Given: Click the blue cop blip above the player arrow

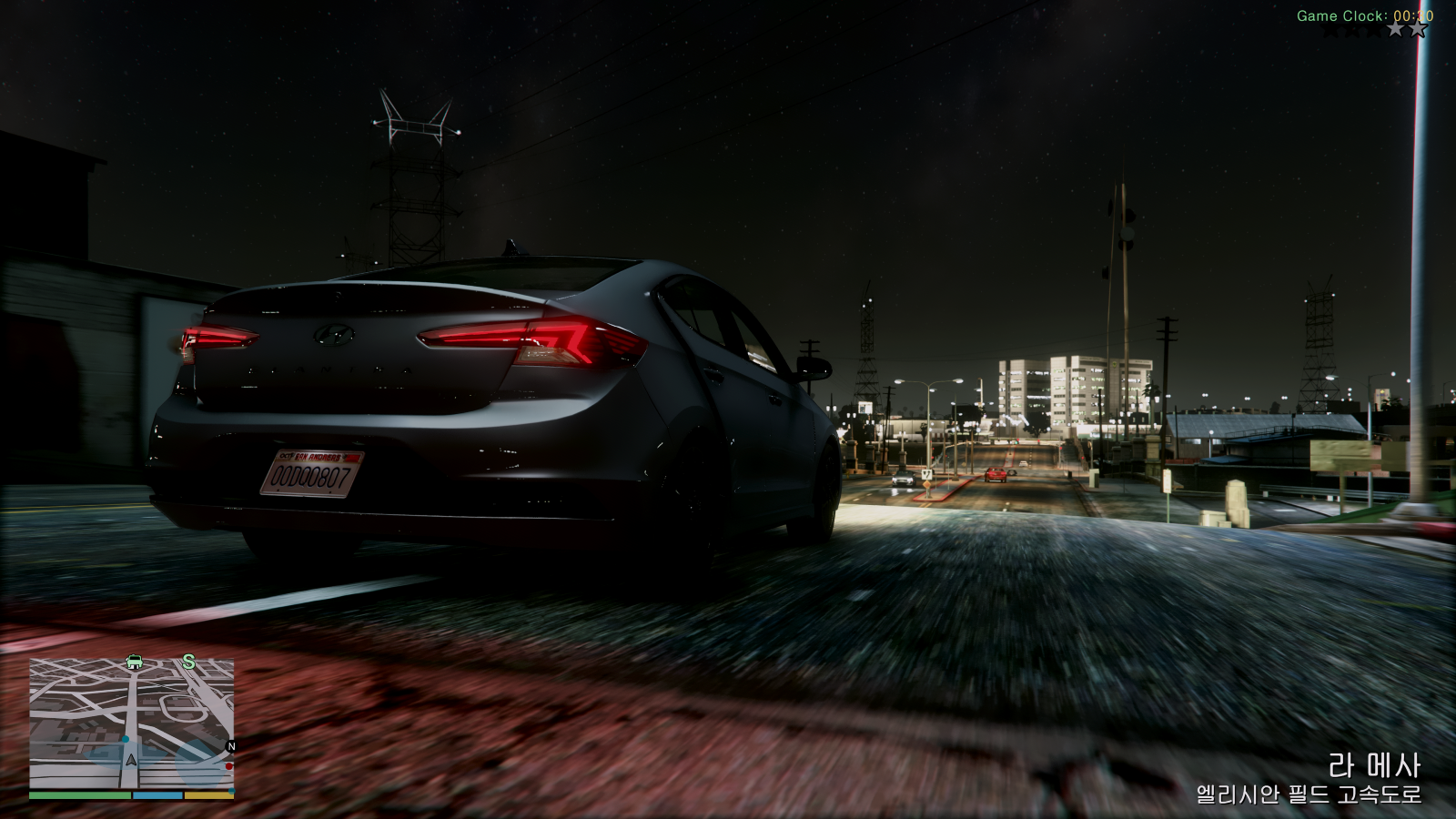Looking at the screenshot, I should coord(126,740).
